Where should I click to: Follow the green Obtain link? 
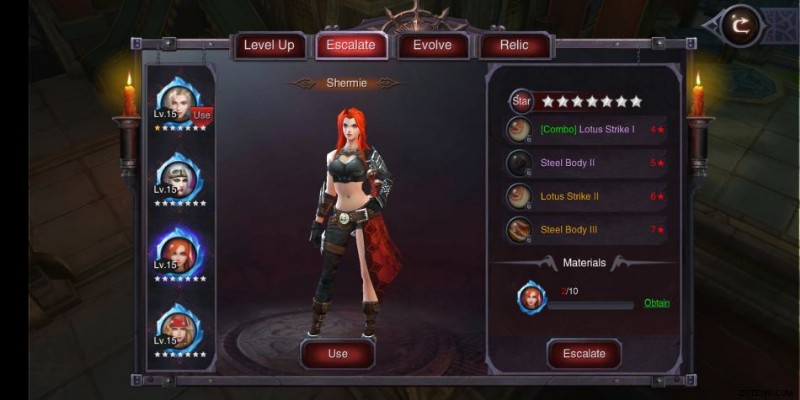tap(657, 303)
